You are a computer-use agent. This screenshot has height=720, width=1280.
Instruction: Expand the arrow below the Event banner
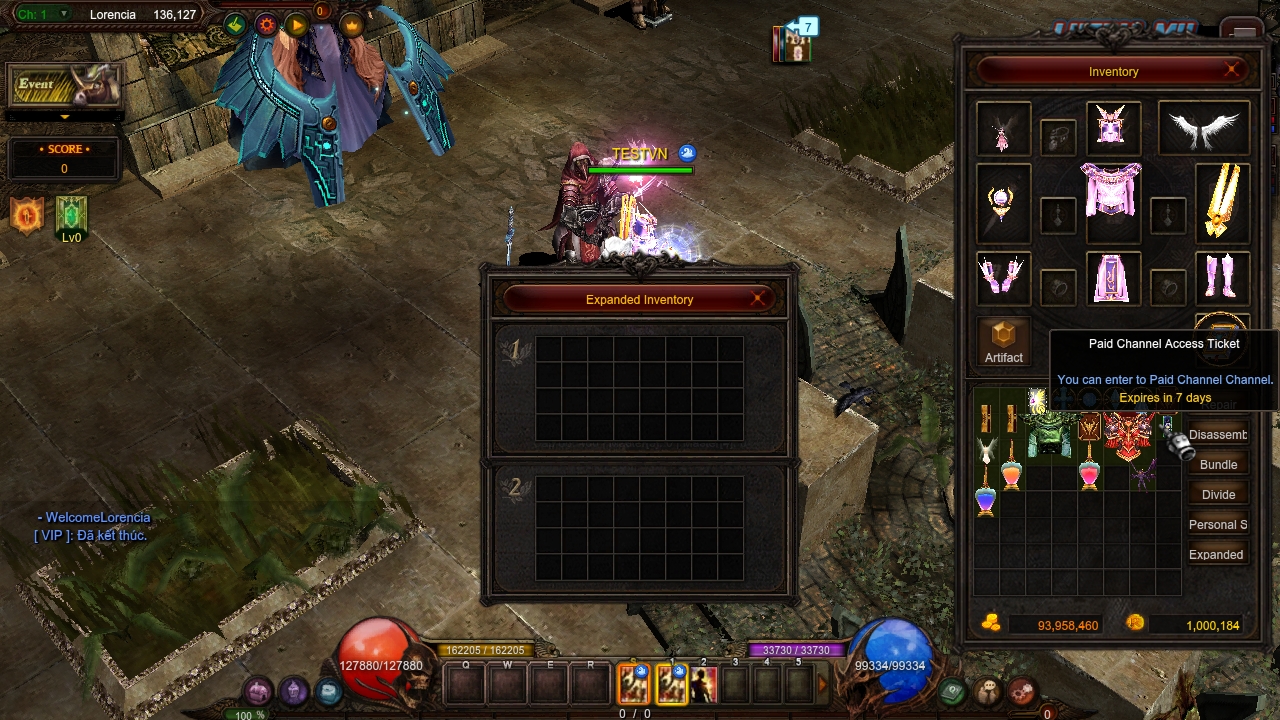[65, 117]
